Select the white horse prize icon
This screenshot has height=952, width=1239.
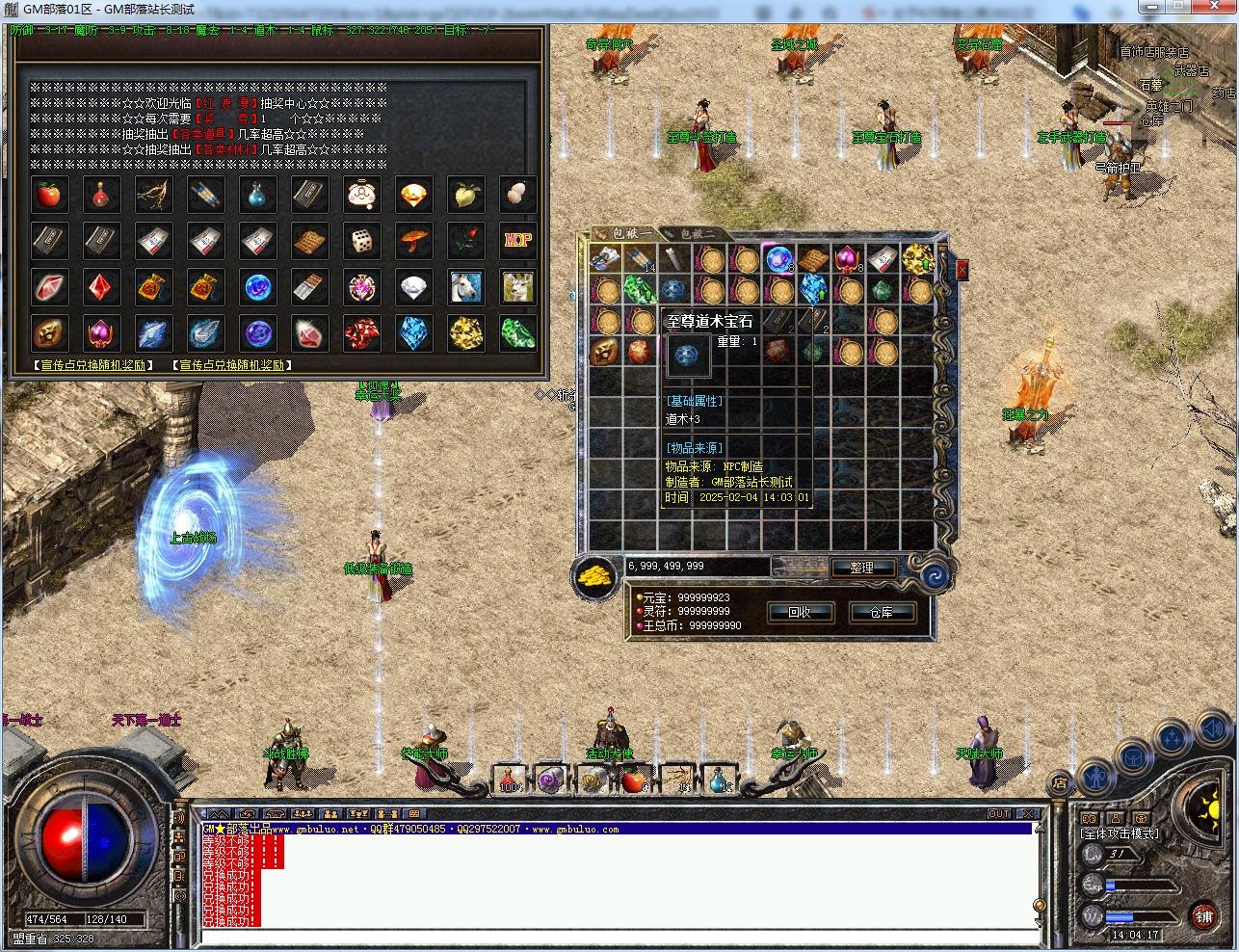click(465, 287)
